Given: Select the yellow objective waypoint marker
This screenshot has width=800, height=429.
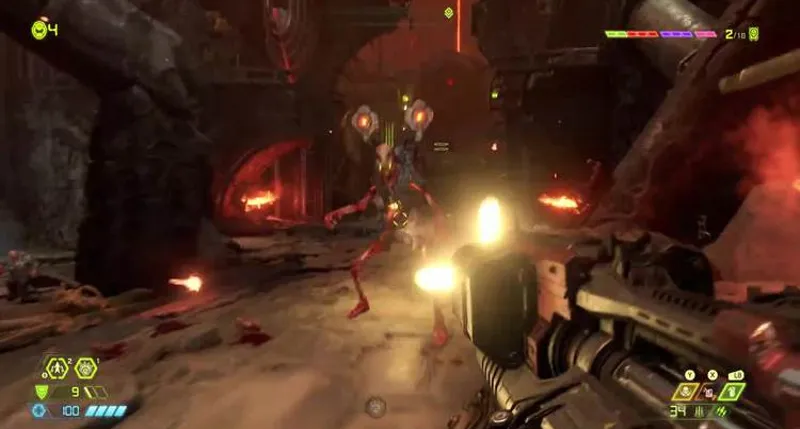Looking at the screenshot, I should pyautogui.click(x=448, y=13).
